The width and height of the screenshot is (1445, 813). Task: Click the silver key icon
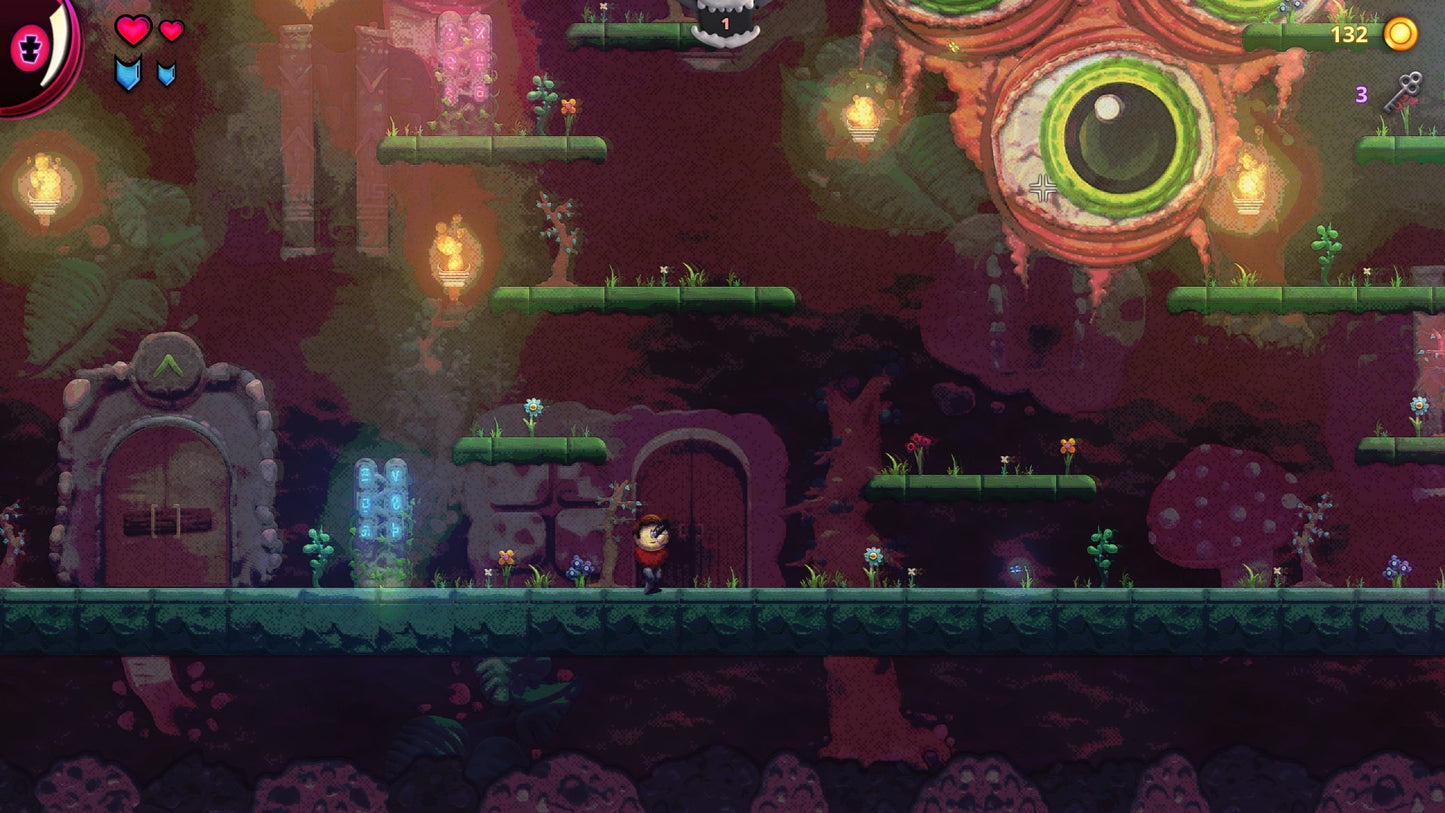[1402, 92]
